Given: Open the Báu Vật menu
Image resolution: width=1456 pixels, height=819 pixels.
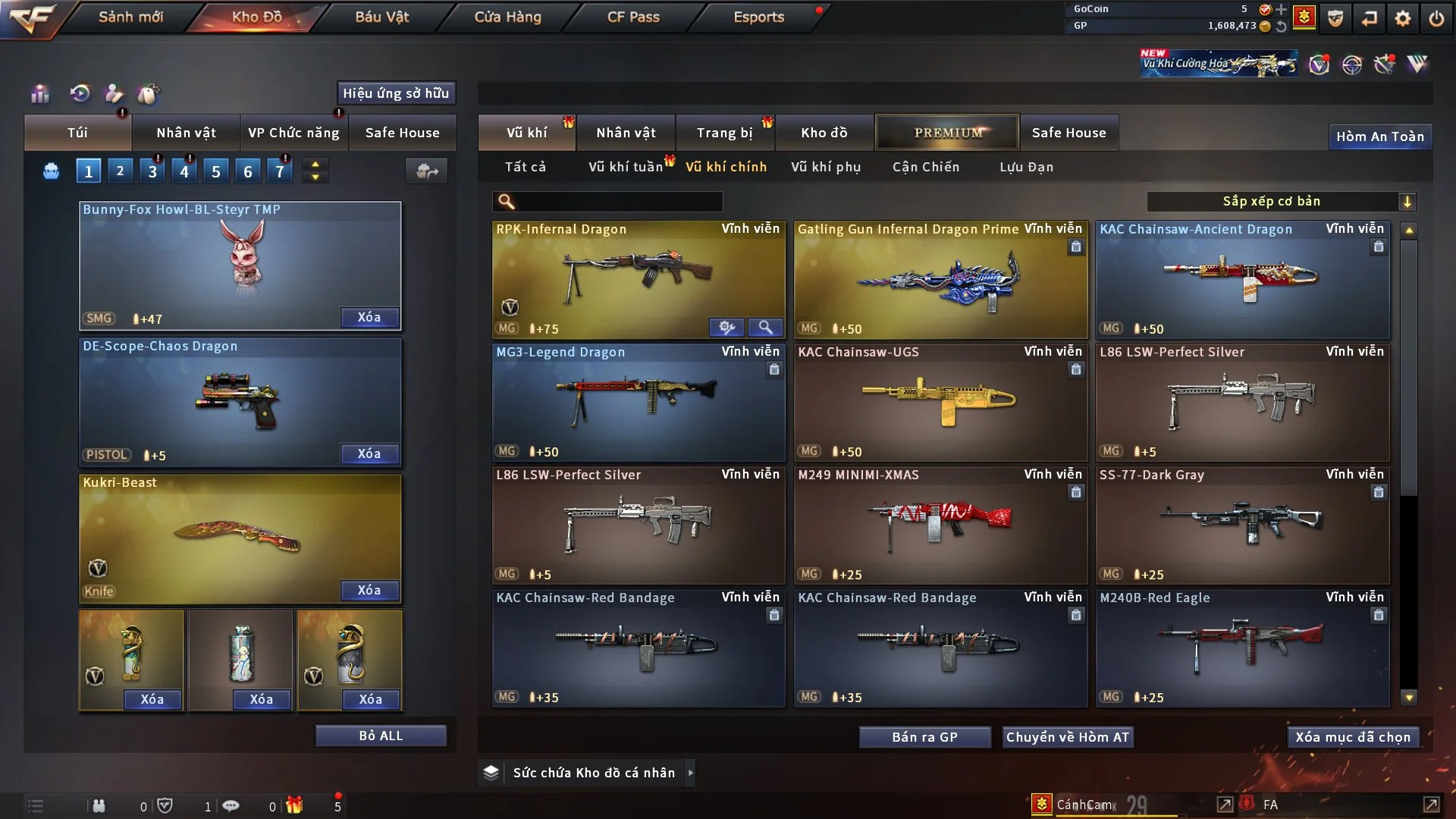Looking at the screenshot, I should tap(381, 17).
